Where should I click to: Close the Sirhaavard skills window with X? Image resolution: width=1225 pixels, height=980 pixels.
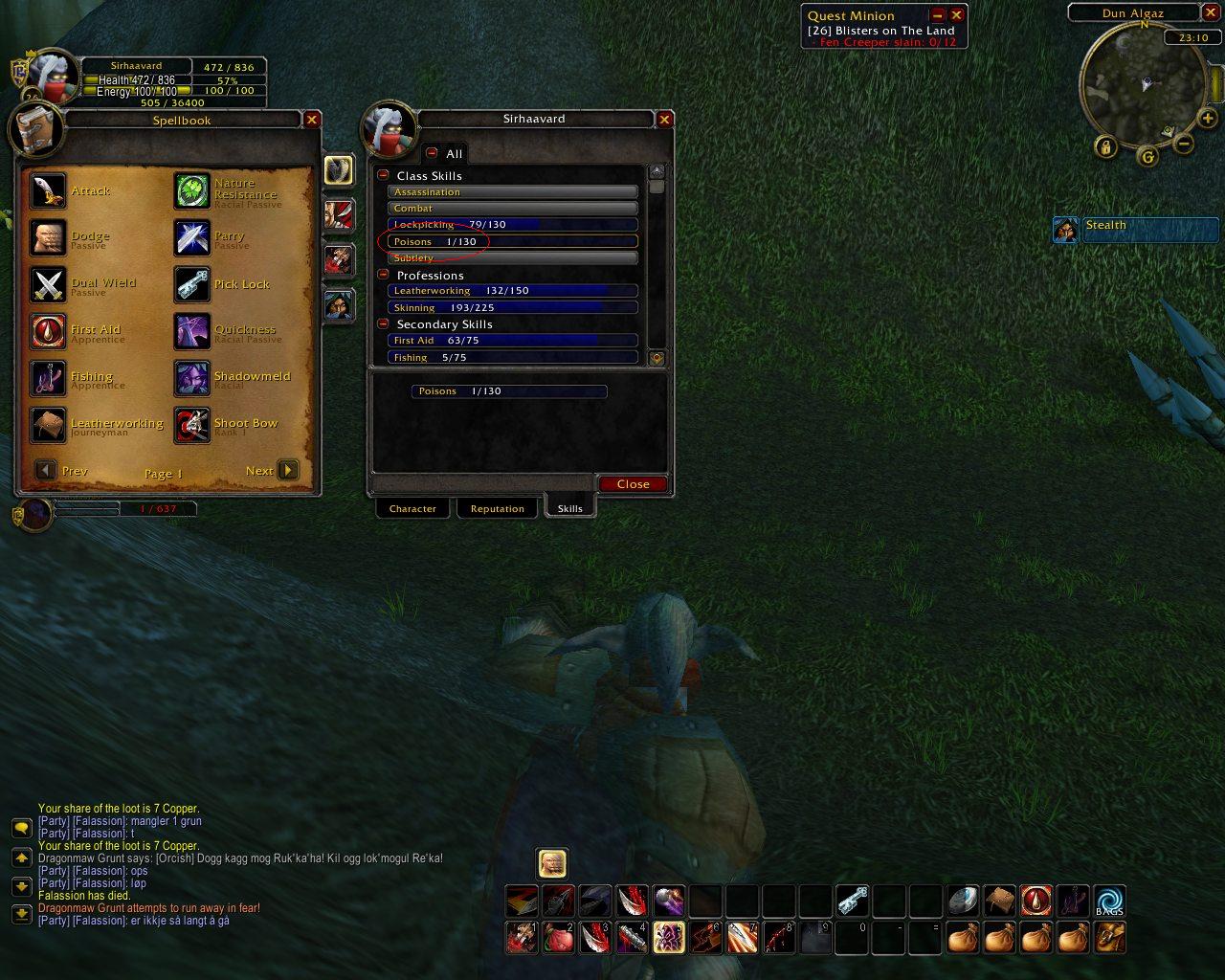pyautogui.click(x=664, y=119)
